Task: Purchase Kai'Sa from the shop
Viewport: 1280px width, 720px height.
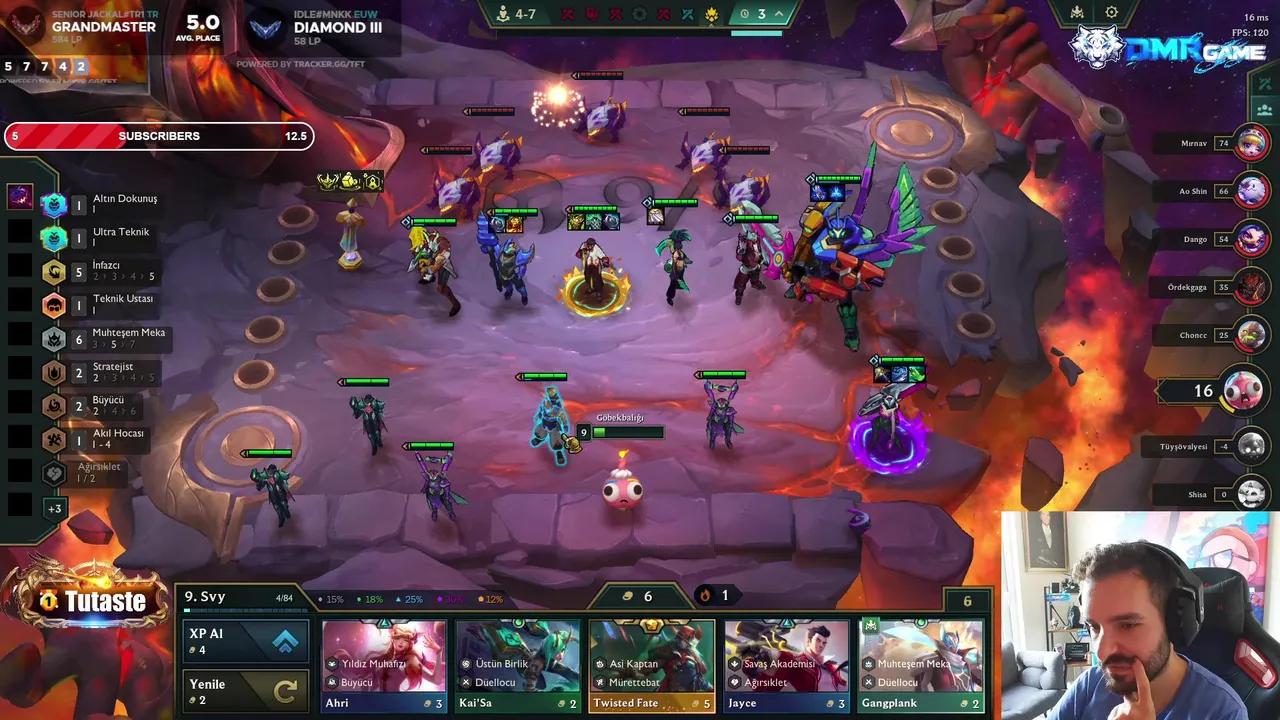Action: pyautogui.click(x=518, y=666)
